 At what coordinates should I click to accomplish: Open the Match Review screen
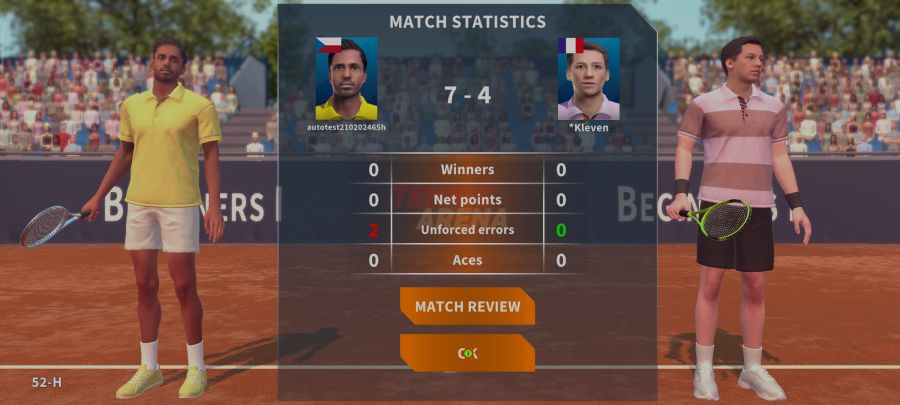[x=467, y=306]
